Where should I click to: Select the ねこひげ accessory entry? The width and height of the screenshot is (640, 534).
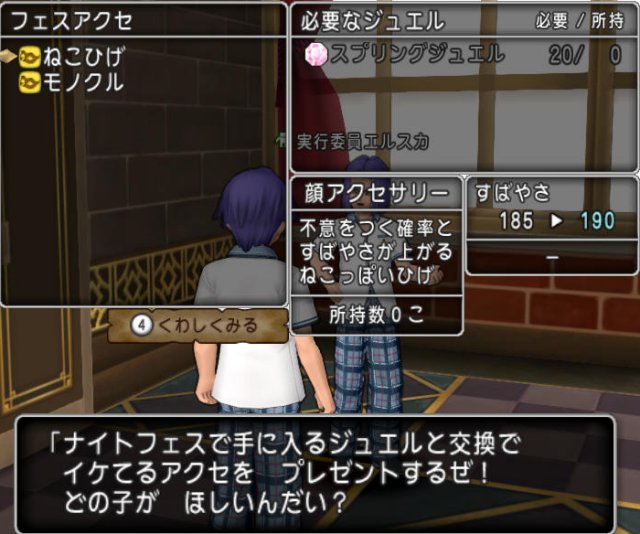click(x=75, y=56)
